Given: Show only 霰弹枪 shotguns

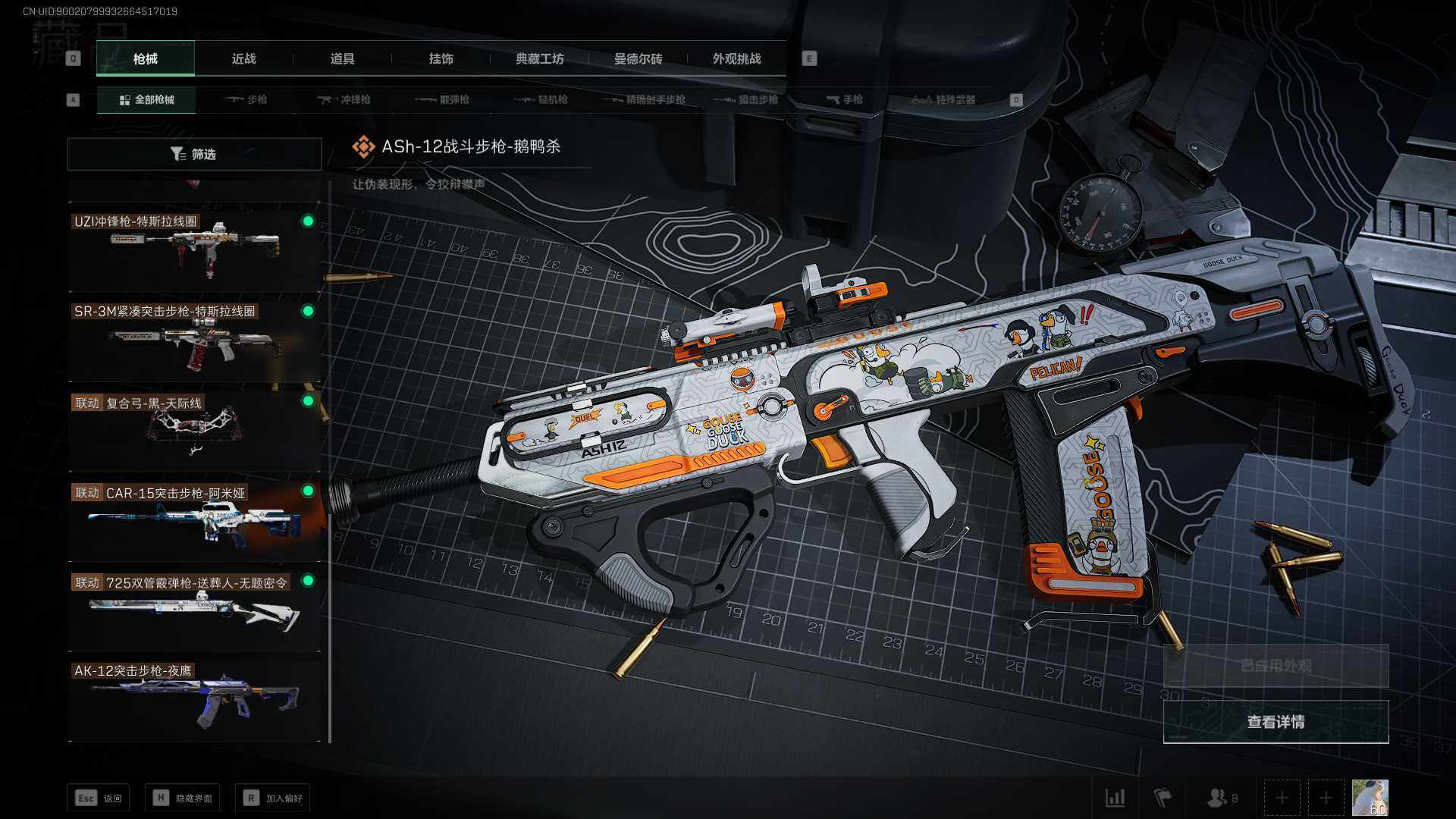Looking at the screenshot, I should tap(443, 99).
